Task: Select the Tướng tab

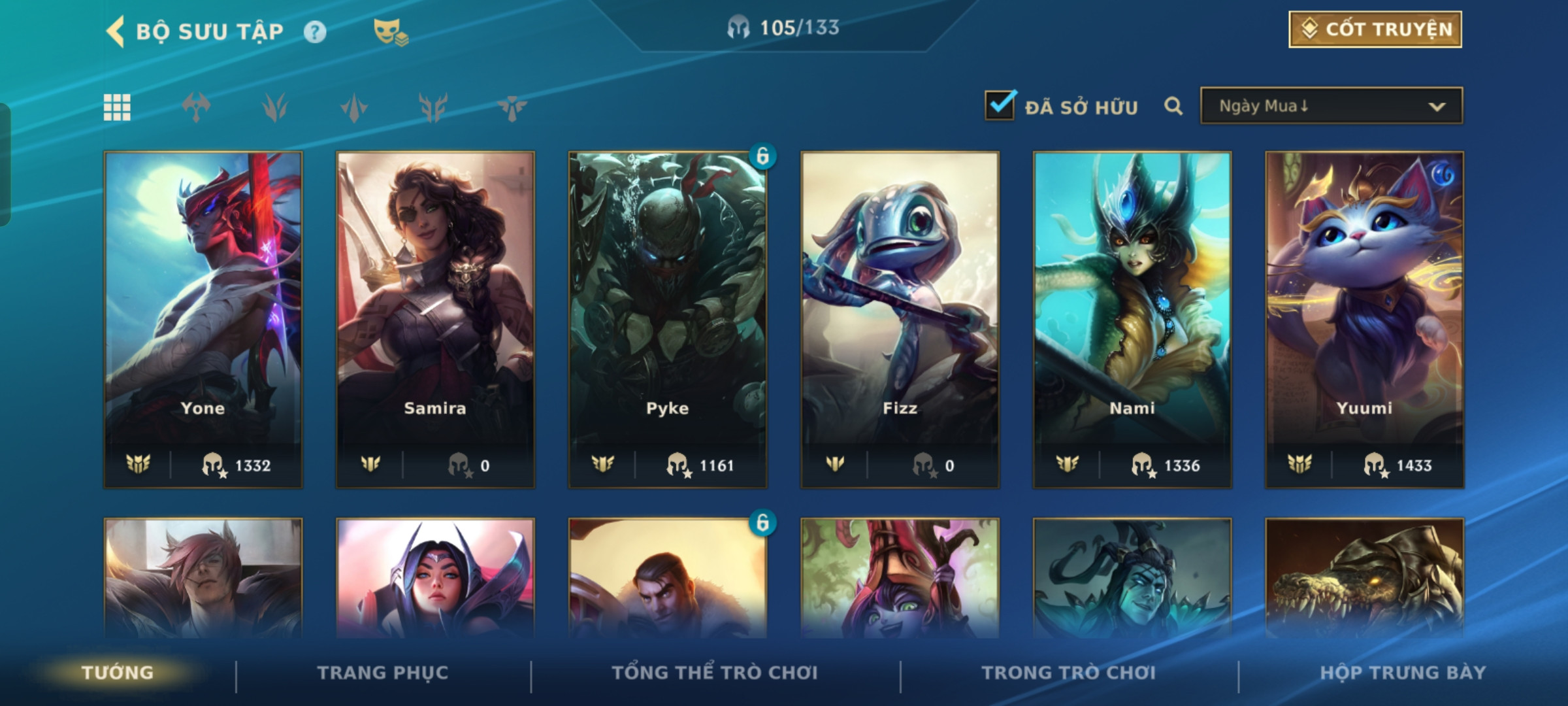Action: (118, 673)
